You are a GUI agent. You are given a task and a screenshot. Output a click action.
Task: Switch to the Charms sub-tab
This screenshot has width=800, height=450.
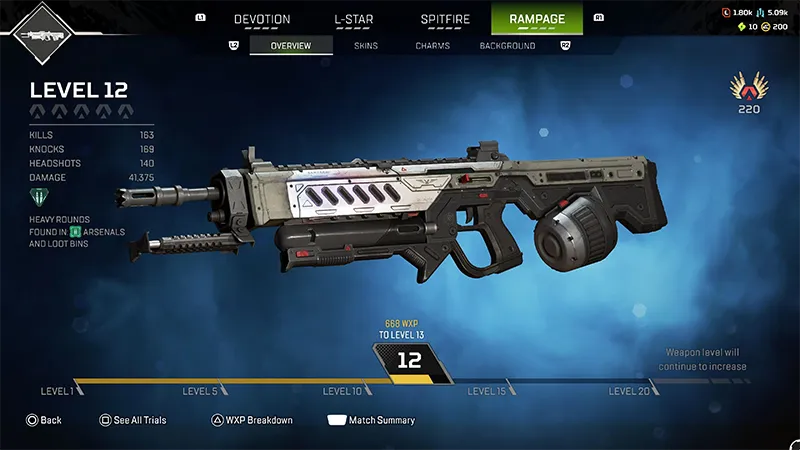[432, 46]
